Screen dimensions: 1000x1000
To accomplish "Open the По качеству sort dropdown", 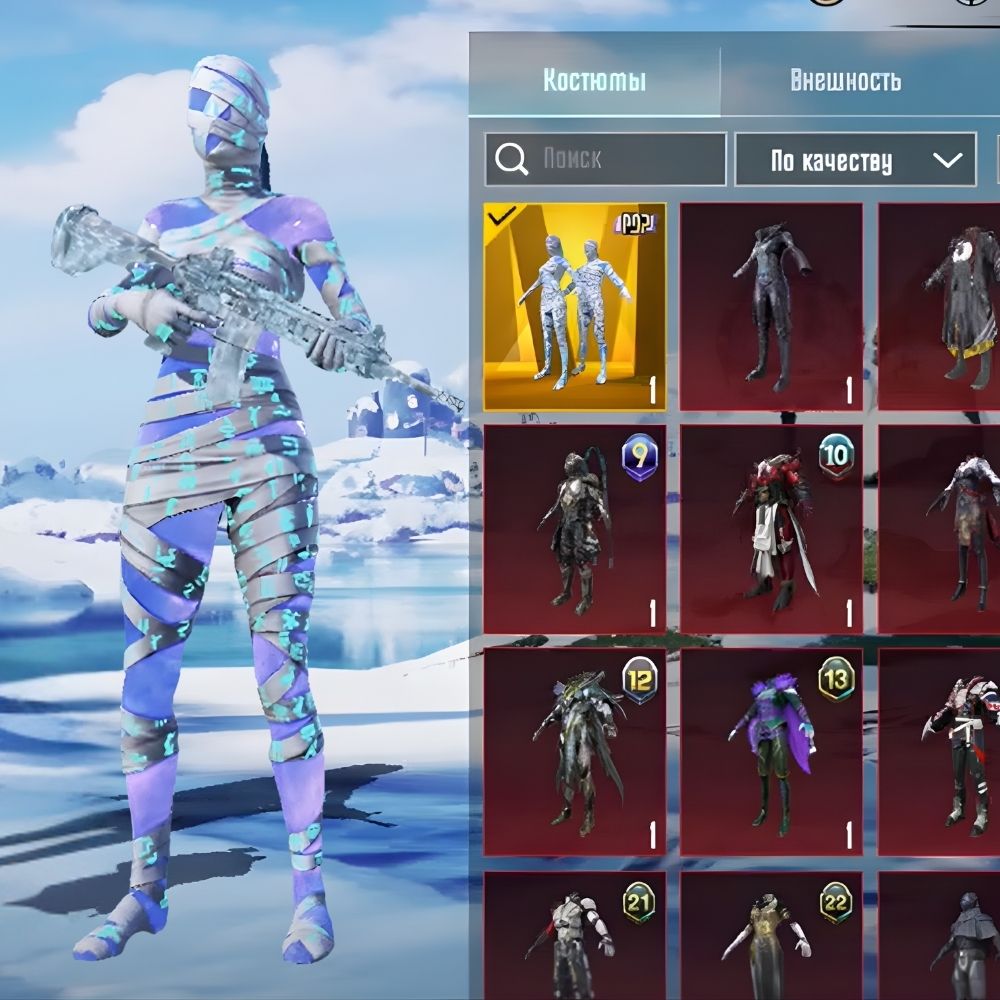I will point(855,160).
